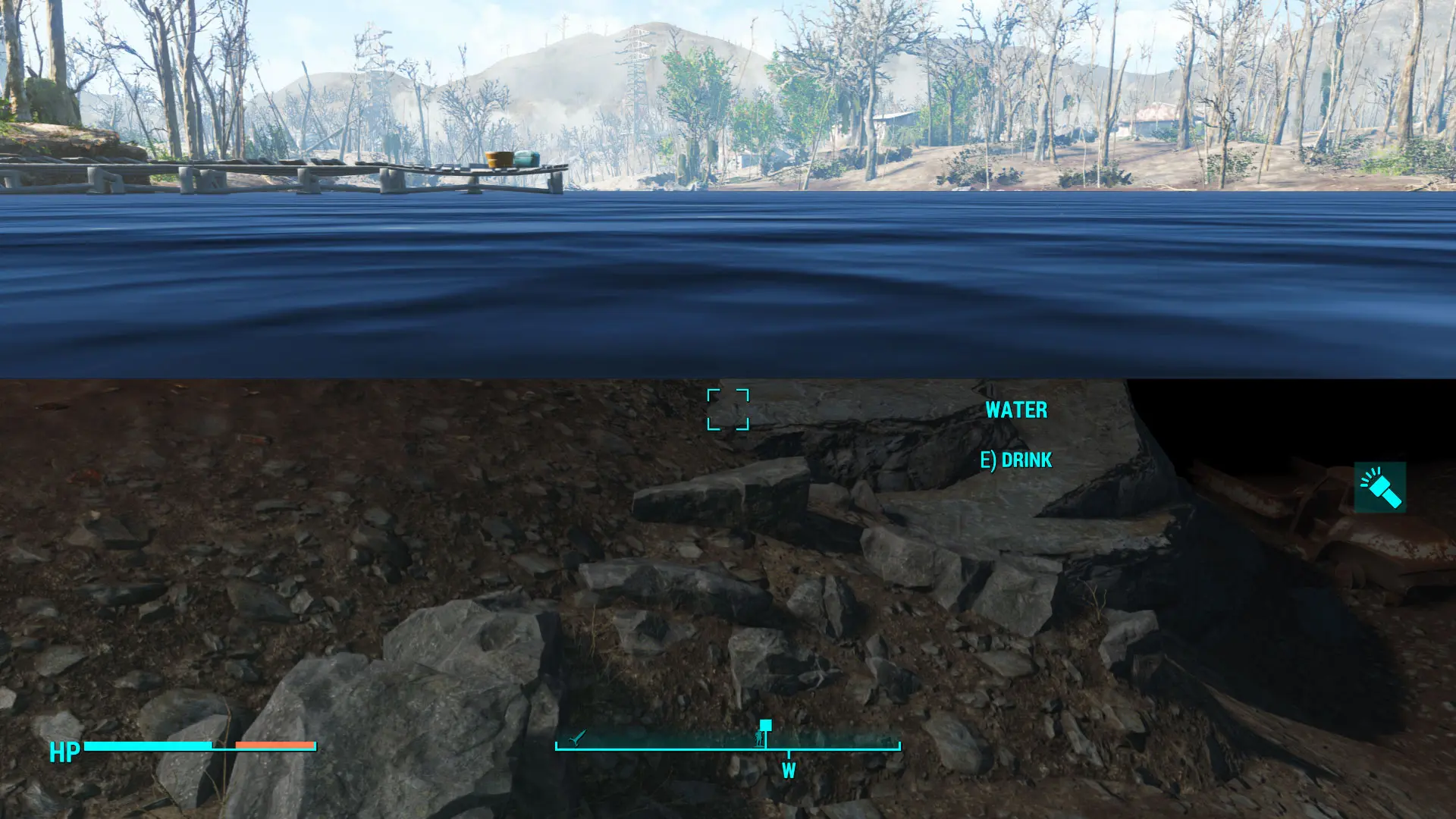Click the airplane location marker on the compass
The height and width of the screenshot is (819, 1456).
[578, 736]
